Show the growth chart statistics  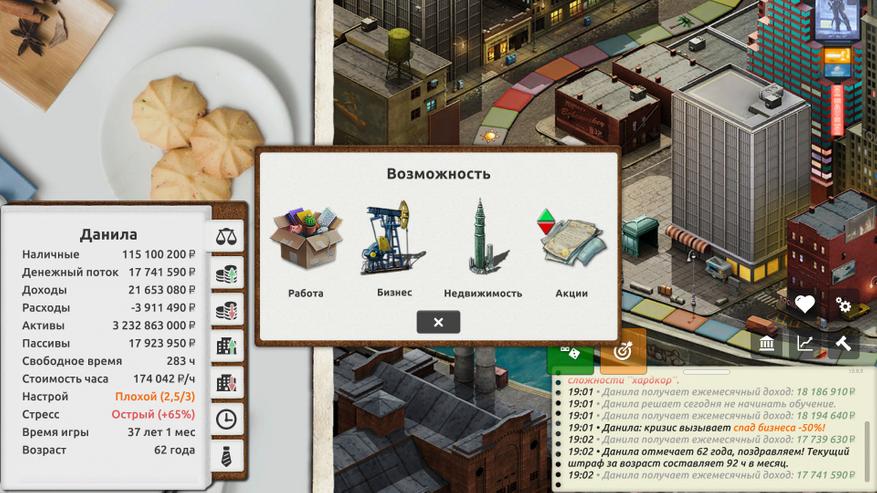[805, 344]
